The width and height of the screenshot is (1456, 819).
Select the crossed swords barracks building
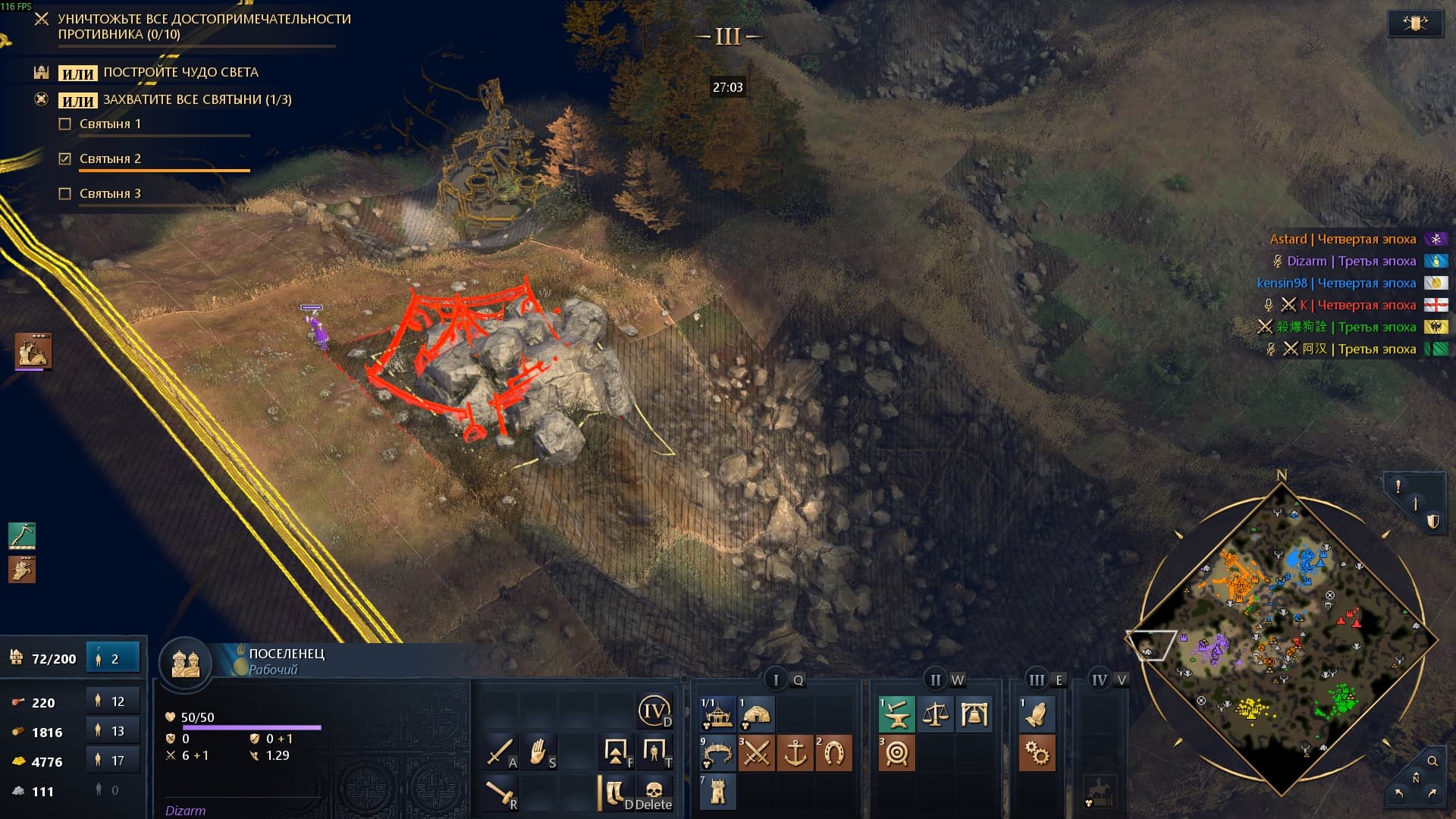pos(756,753)
